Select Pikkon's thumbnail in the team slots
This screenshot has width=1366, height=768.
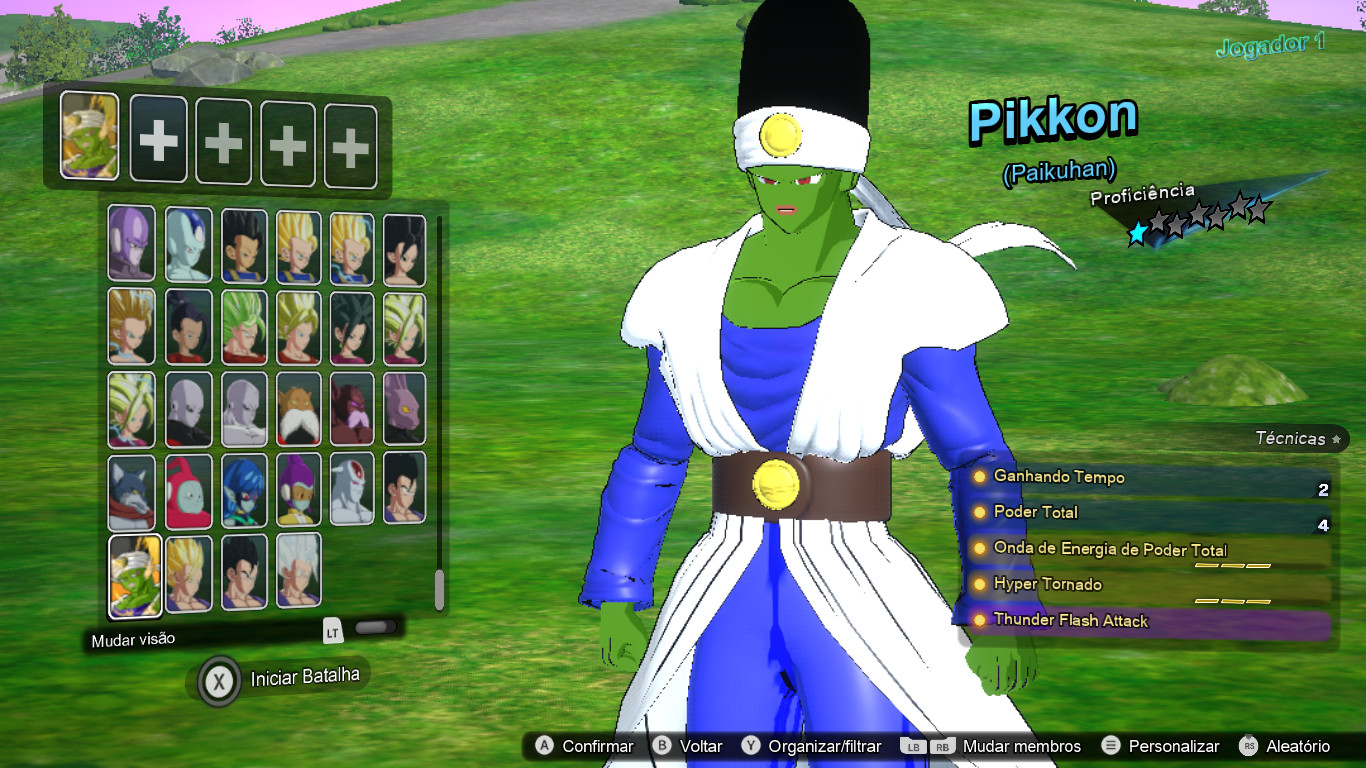[88, 138]
